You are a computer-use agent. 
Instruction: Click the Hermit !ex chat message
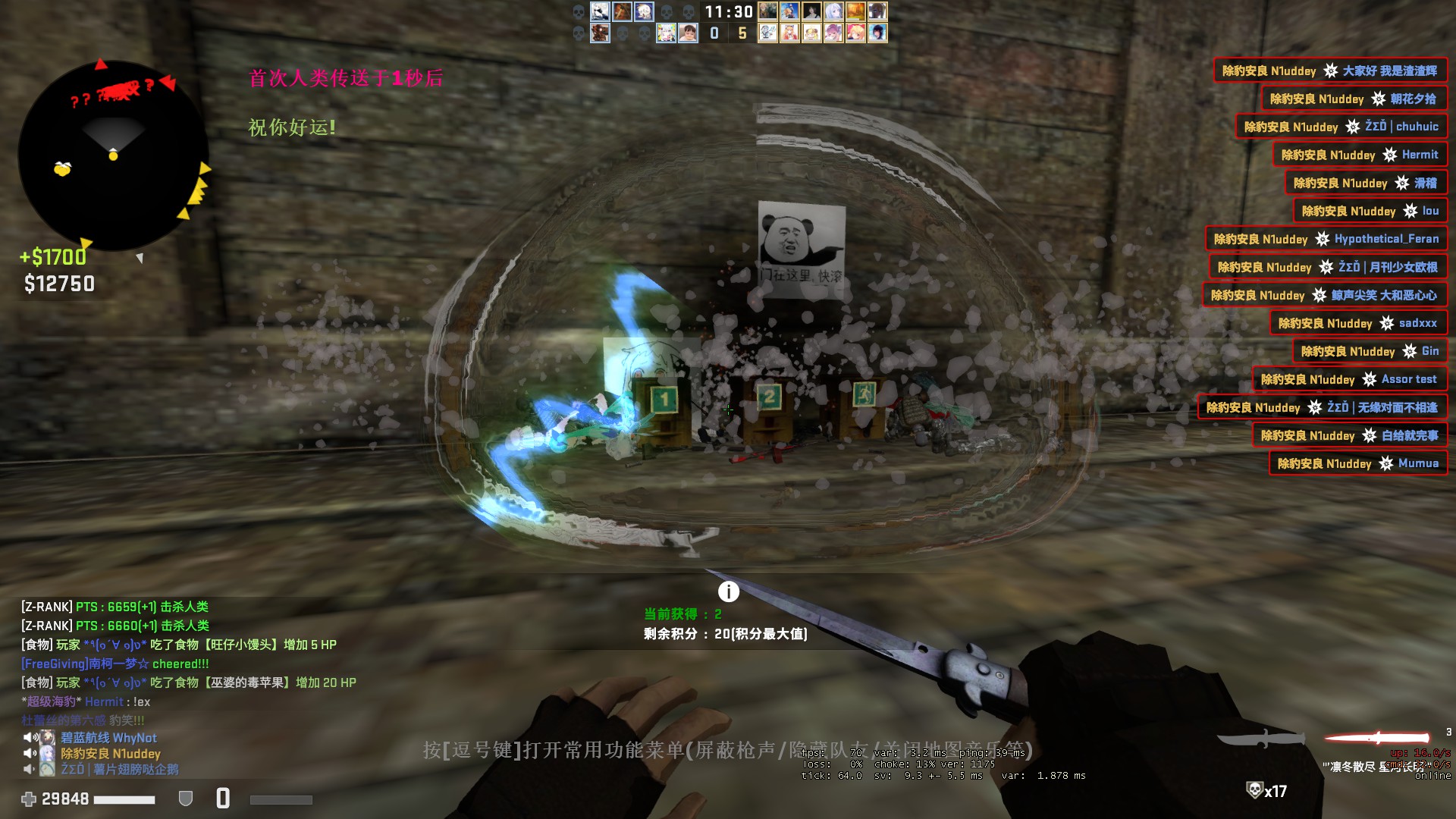86,701
